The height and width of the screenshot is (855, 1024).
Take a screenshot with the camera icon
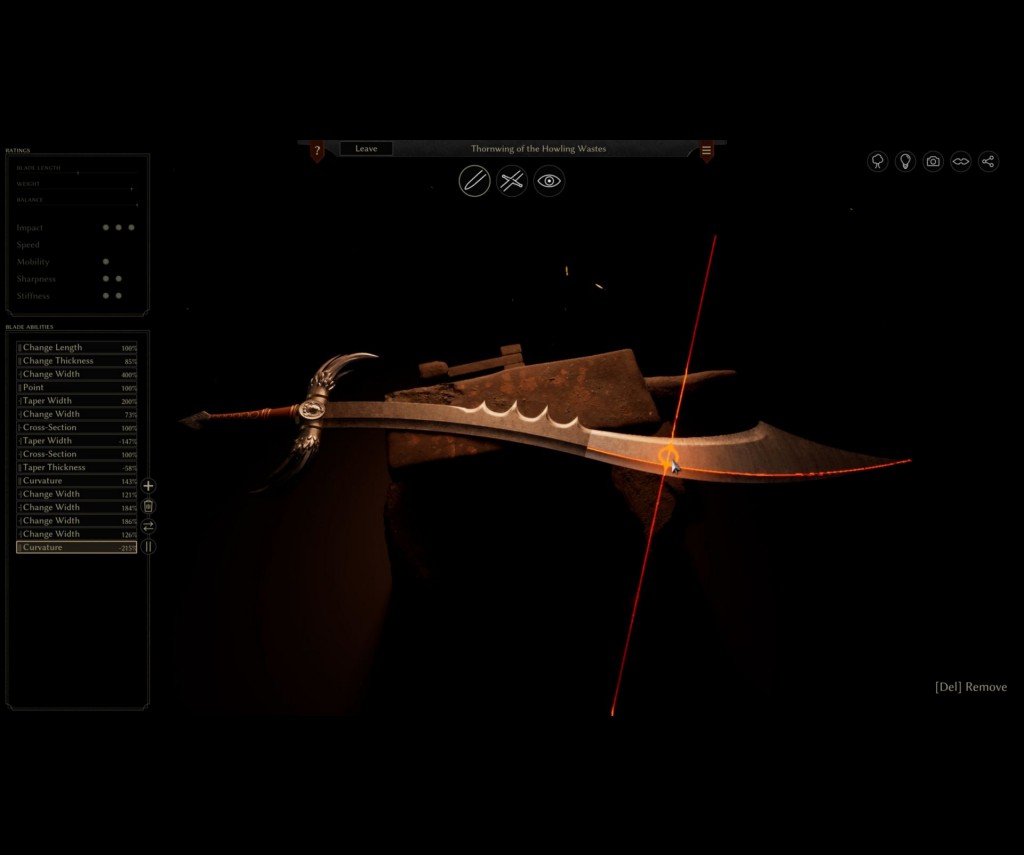(x=933, y=161)
